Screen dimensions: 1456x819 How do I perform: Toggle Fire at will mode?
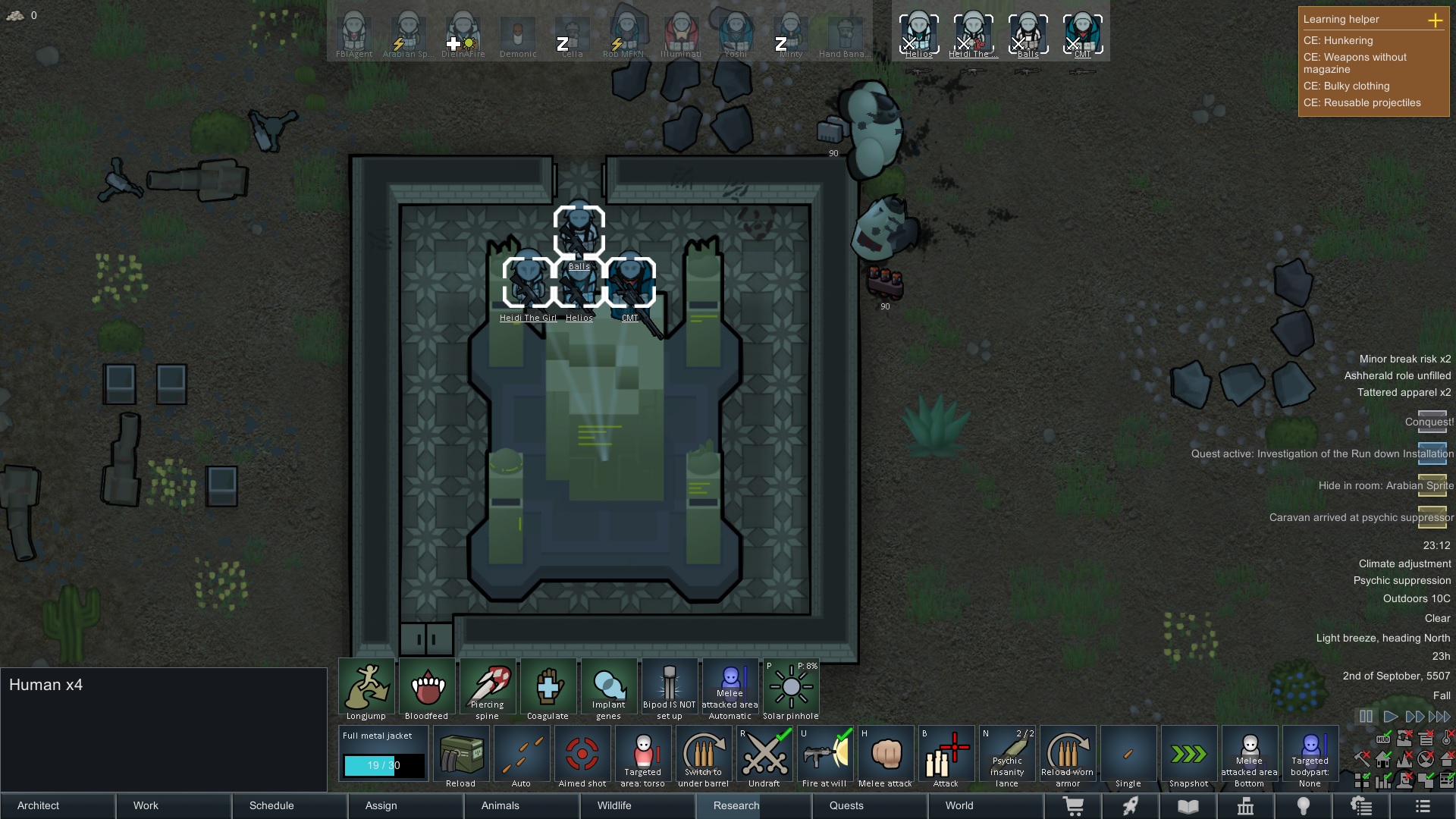(825, 755)
